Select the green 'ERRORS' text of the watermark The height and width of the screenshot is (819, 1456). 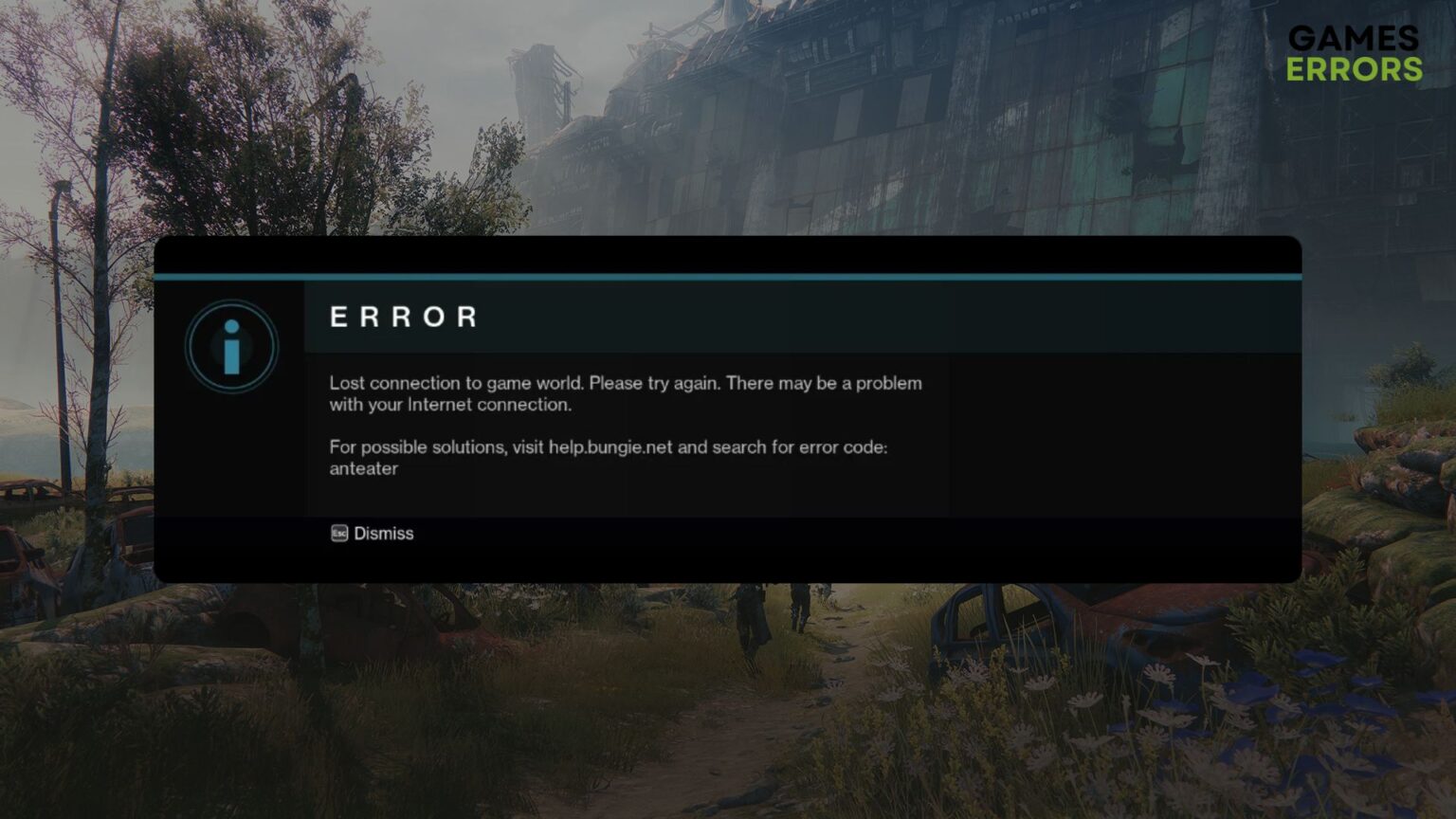[1355, 67]
